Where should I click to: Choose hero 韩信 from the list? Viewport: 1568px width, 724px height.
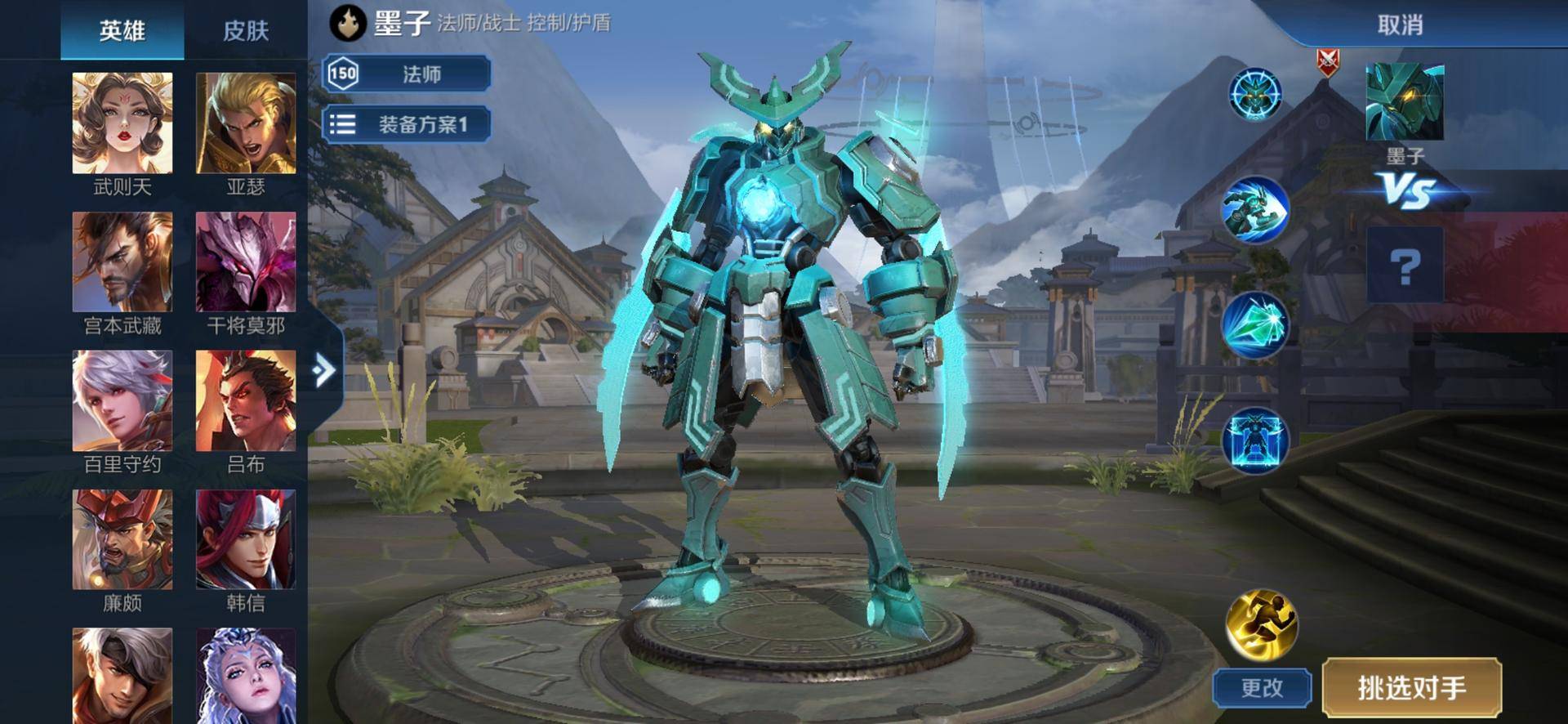point(246,540)
